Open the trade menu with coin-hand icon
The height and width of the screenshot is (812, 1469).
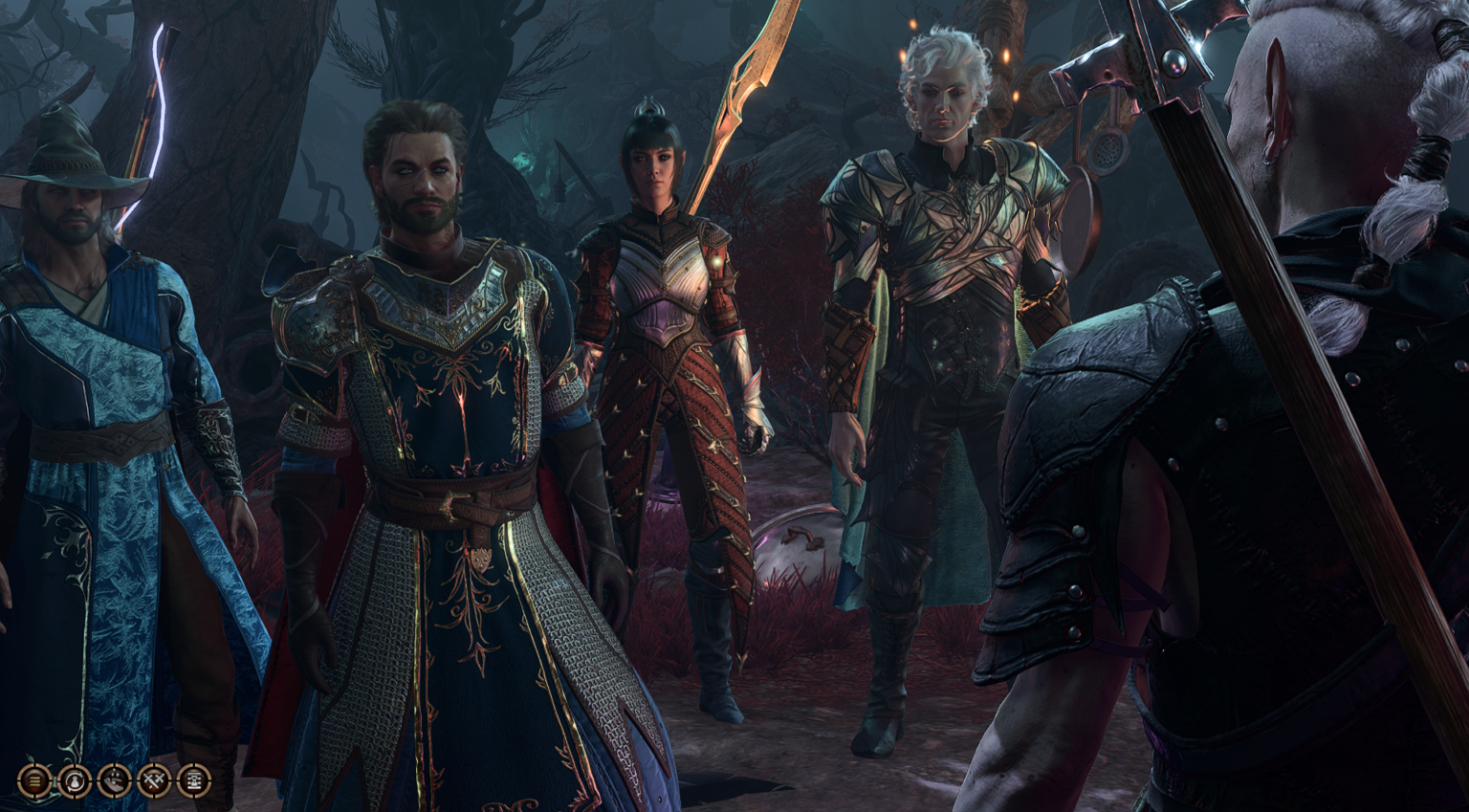pos(113,781)
